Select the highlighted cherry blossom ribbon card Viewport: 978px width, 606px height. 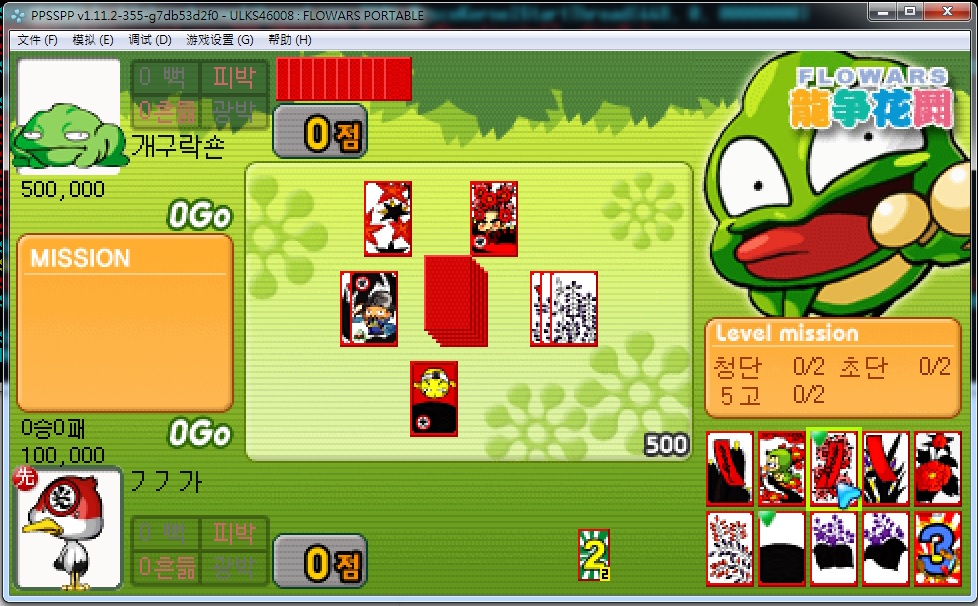(833, 468)
